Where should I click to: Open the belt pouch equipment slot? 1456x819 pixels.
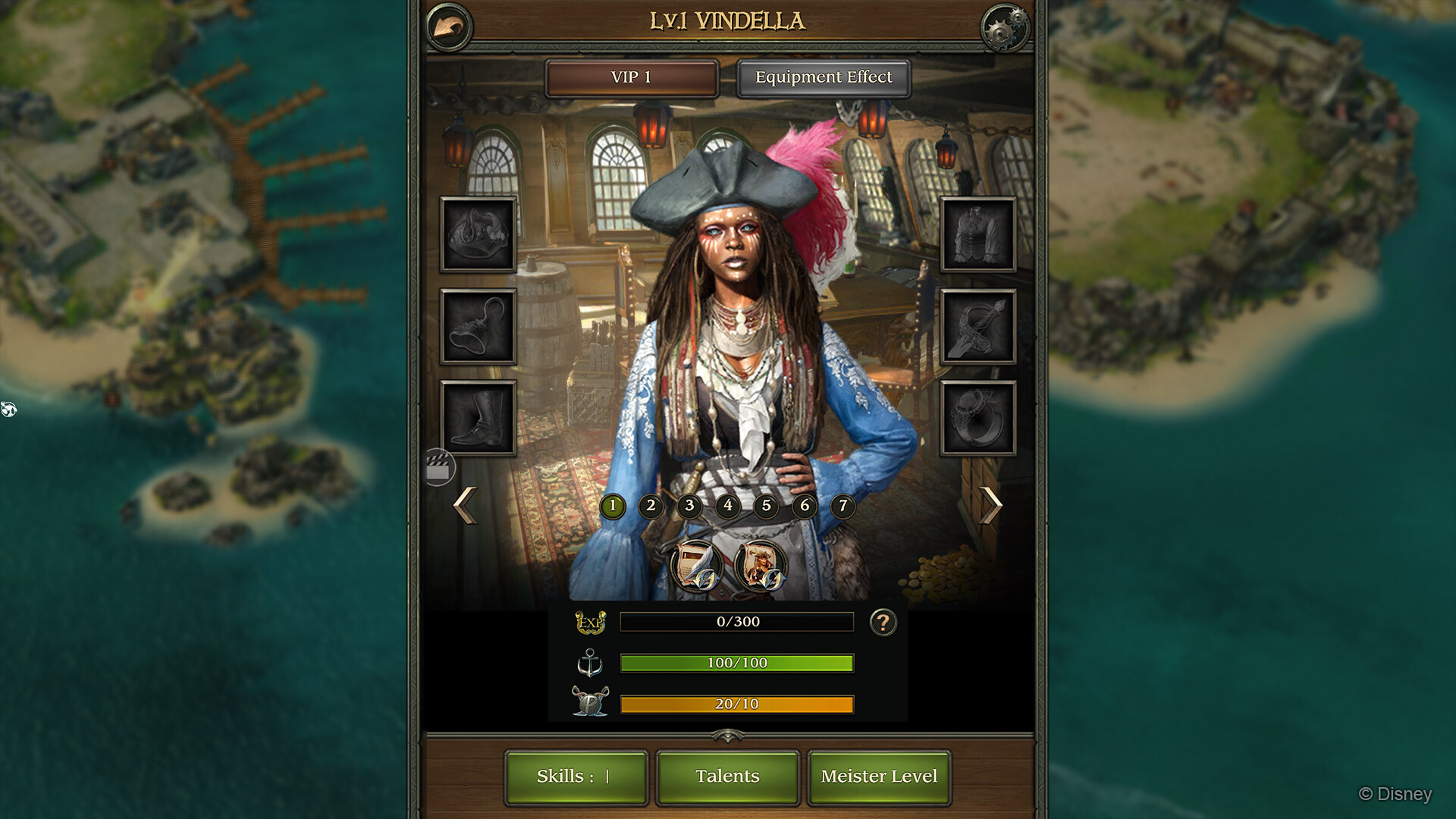[x=479, y=326]
